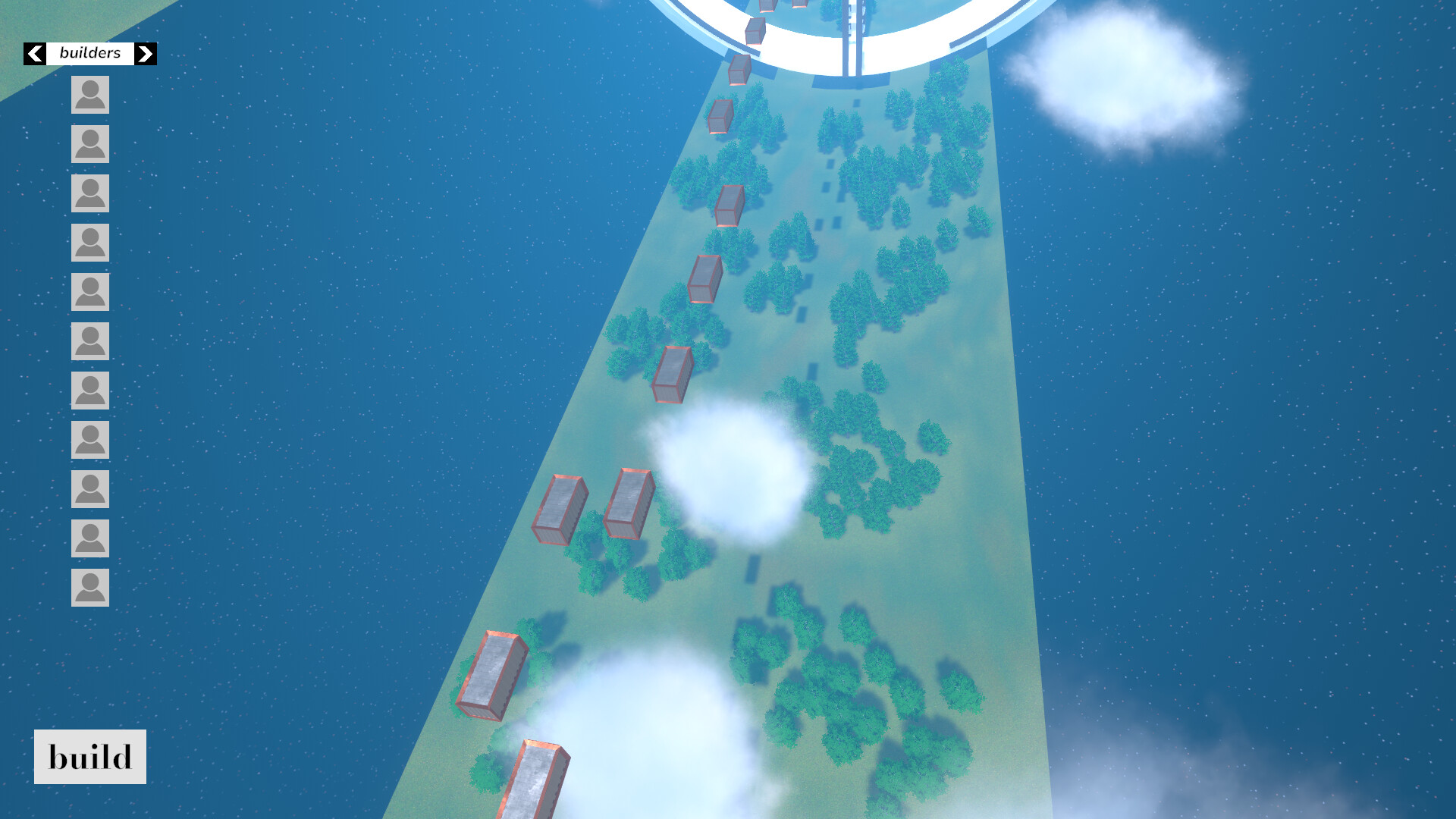1456x819 pixels.
Task: Open the builders category label
Action: click(x=89, y=53)
